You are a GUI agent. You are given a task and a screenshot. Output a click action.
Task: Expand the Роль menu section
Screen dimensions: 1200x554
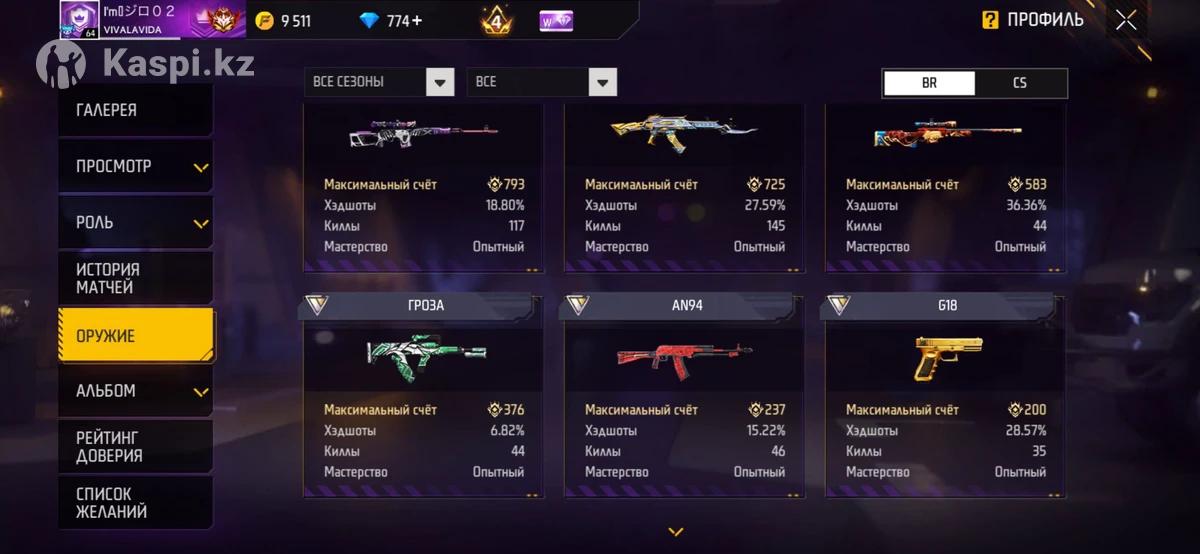(x=135, y=222)
